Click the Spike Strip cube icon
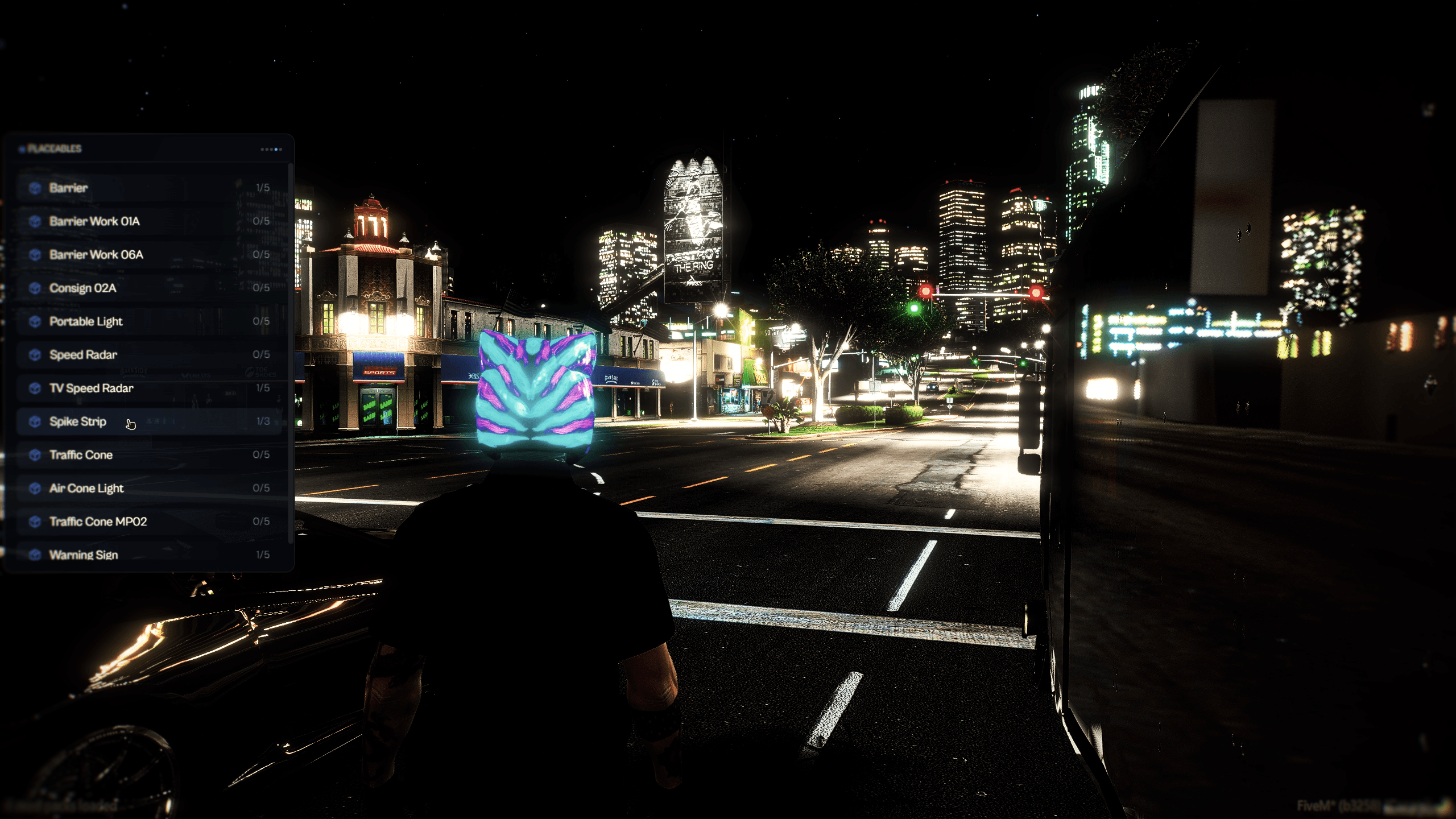This screenshot has width=1456, height=819. [x=35, y=421]
